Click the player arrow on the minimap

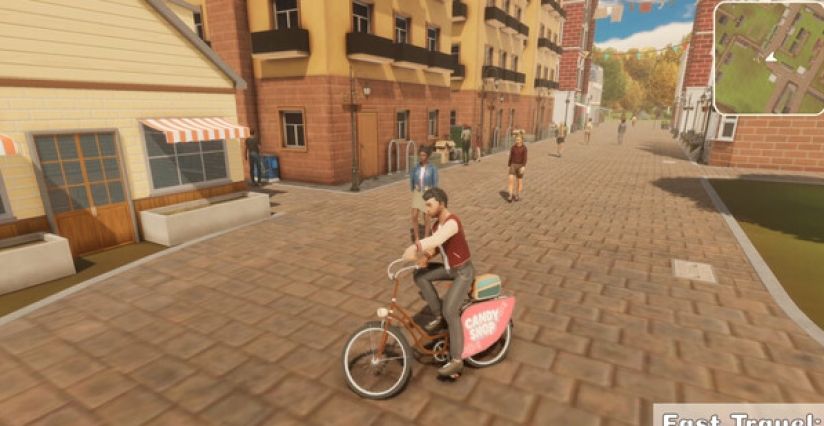771,56
